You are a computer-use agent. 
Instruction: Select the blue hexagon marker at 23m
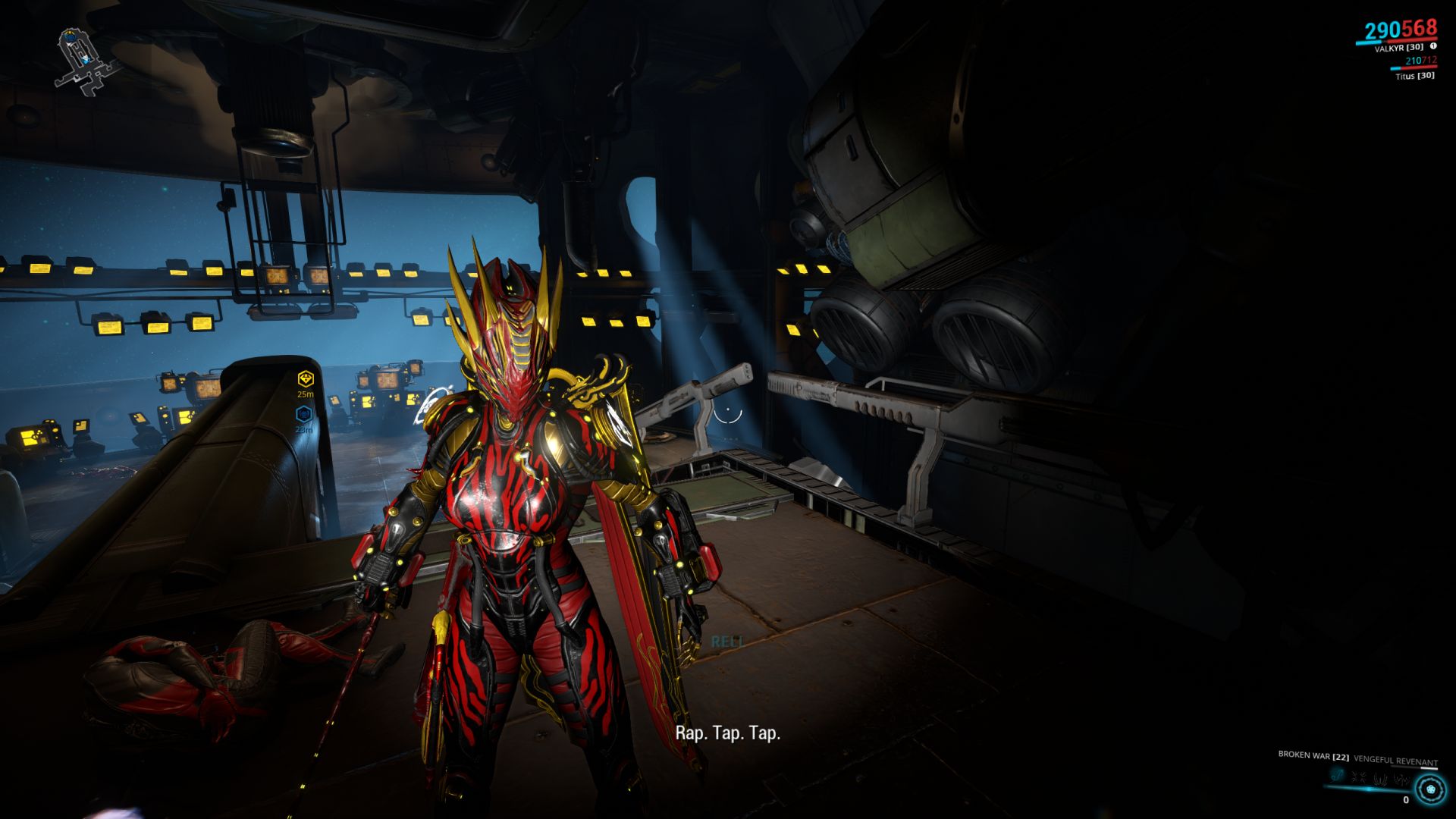click(x=304, y=414)
